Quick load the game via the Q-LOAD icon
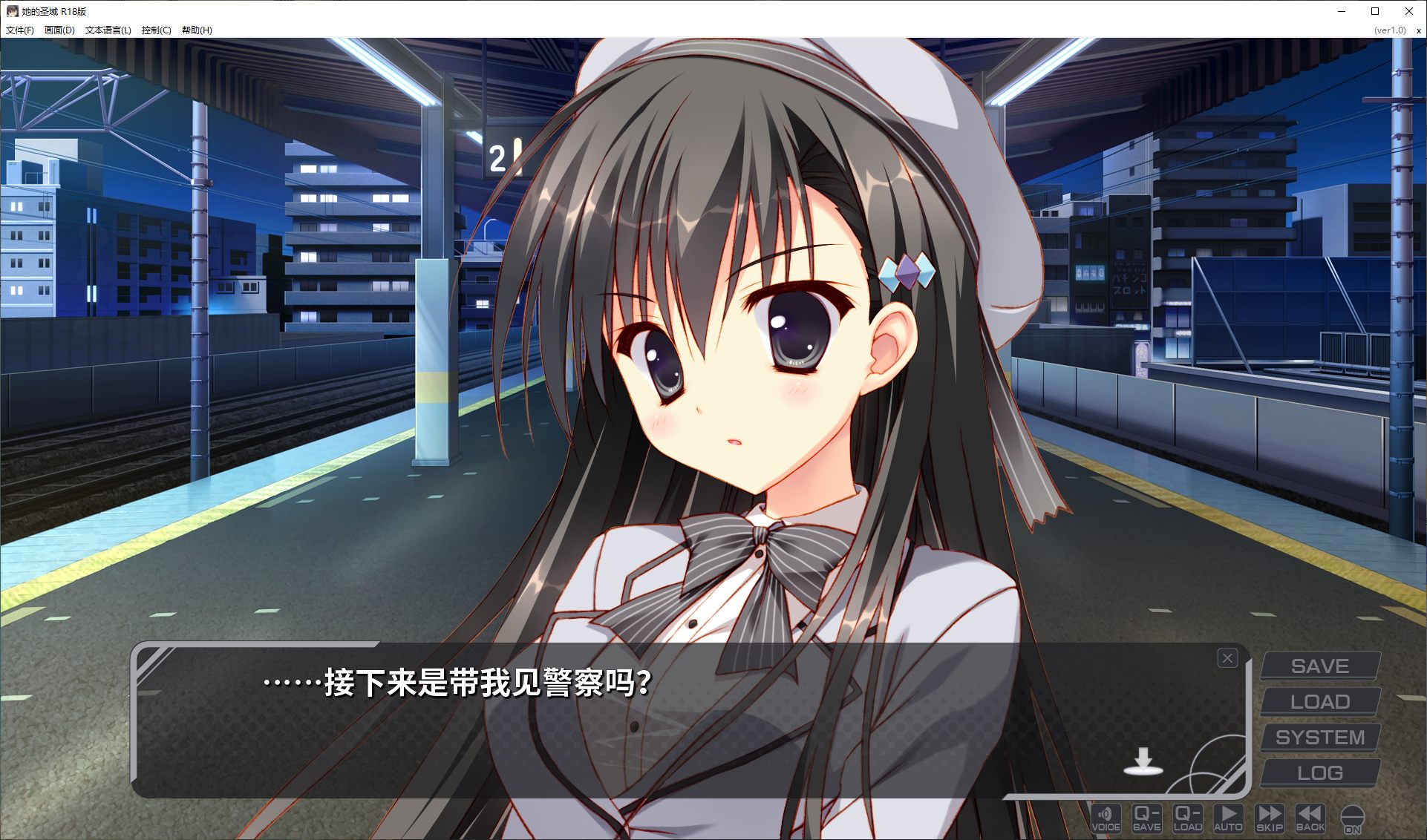 coord(1188,818)
